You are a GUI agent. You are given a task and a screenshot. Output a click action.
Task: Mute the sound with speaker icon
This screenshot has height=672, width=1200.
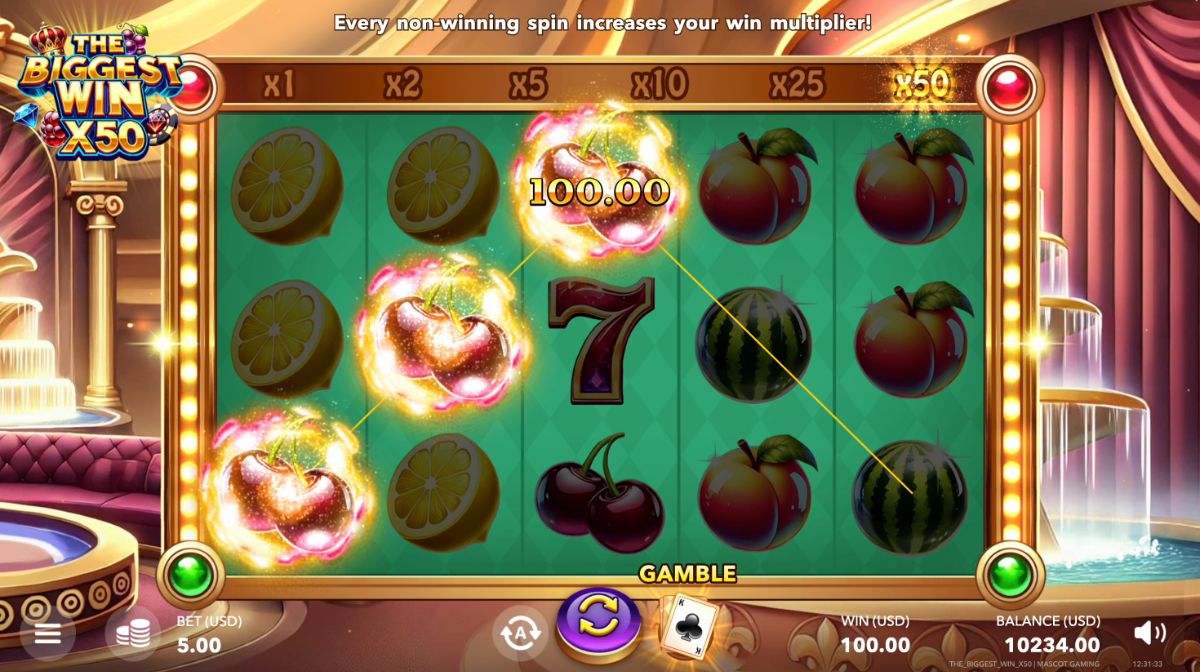pos(1150,632)
